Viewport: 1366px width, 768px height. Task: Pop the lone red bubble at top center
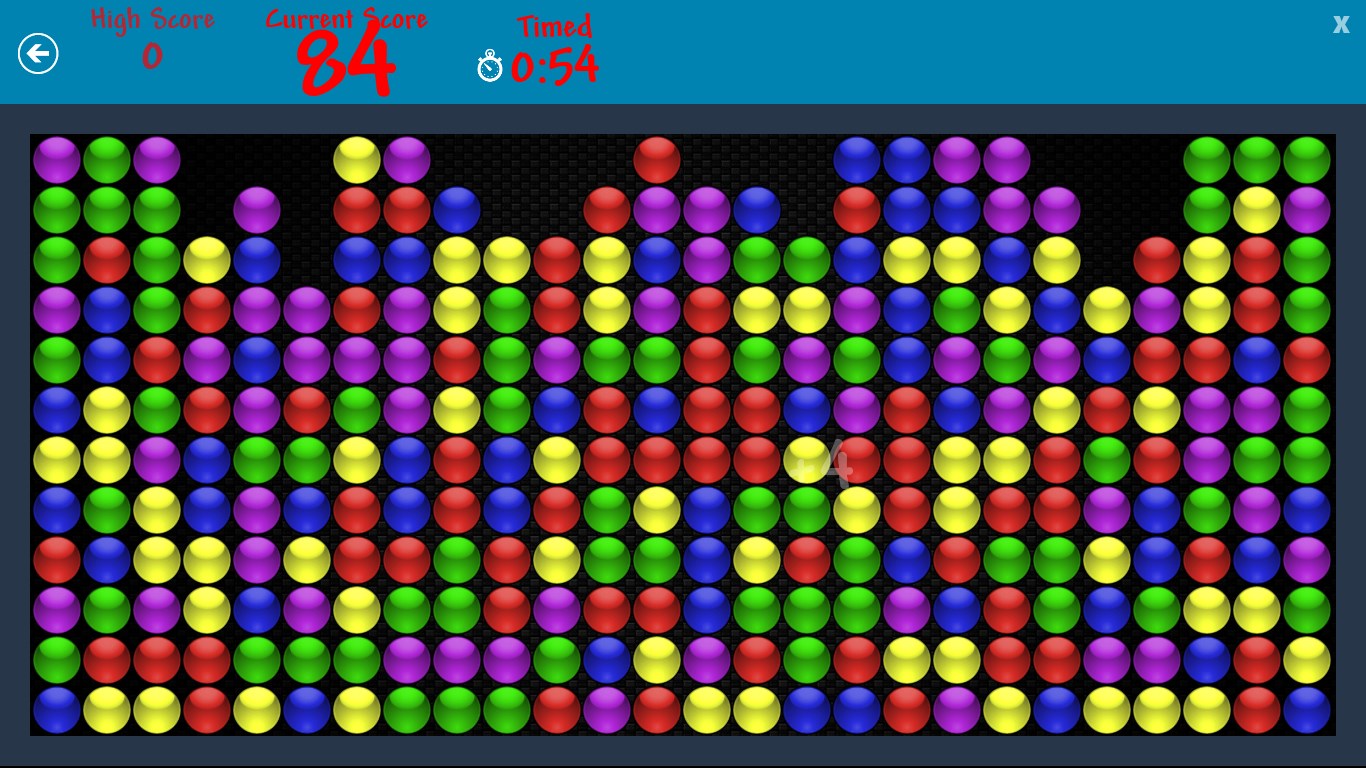tap(657, 159)
